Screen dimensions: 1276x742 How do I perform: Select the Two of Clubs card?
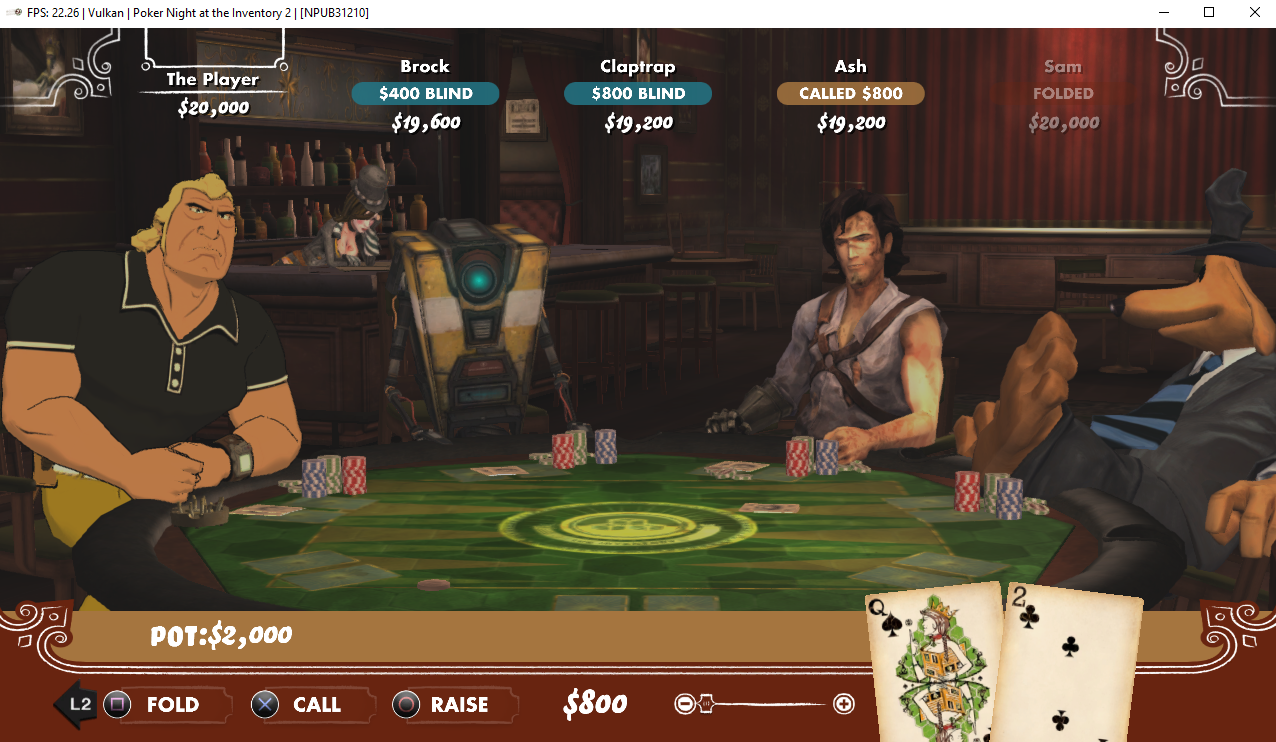coord(1072,665)
